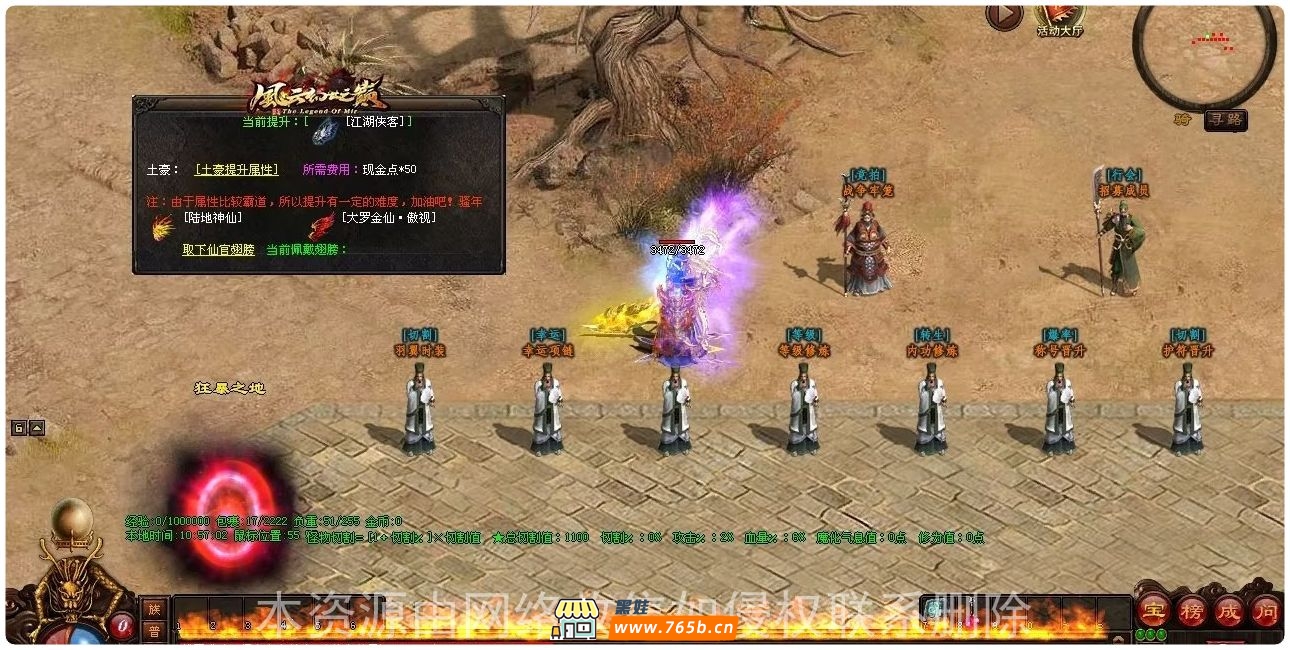Open the 活动大厅 activity hall icon

[1059, 17]
